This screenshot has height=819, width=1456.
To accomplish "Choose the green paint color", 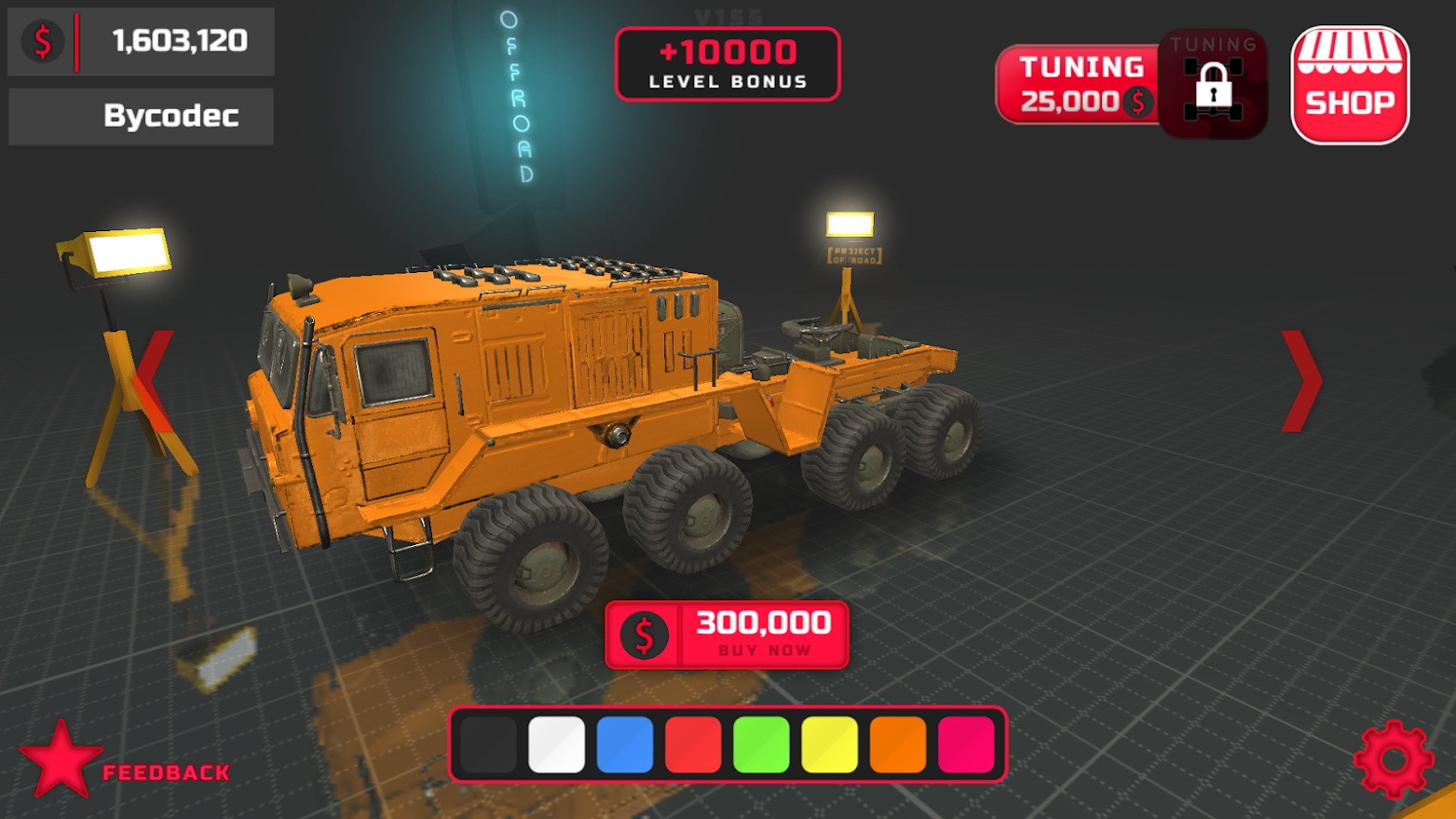I will pyautogui.click(x=761, y=744).
